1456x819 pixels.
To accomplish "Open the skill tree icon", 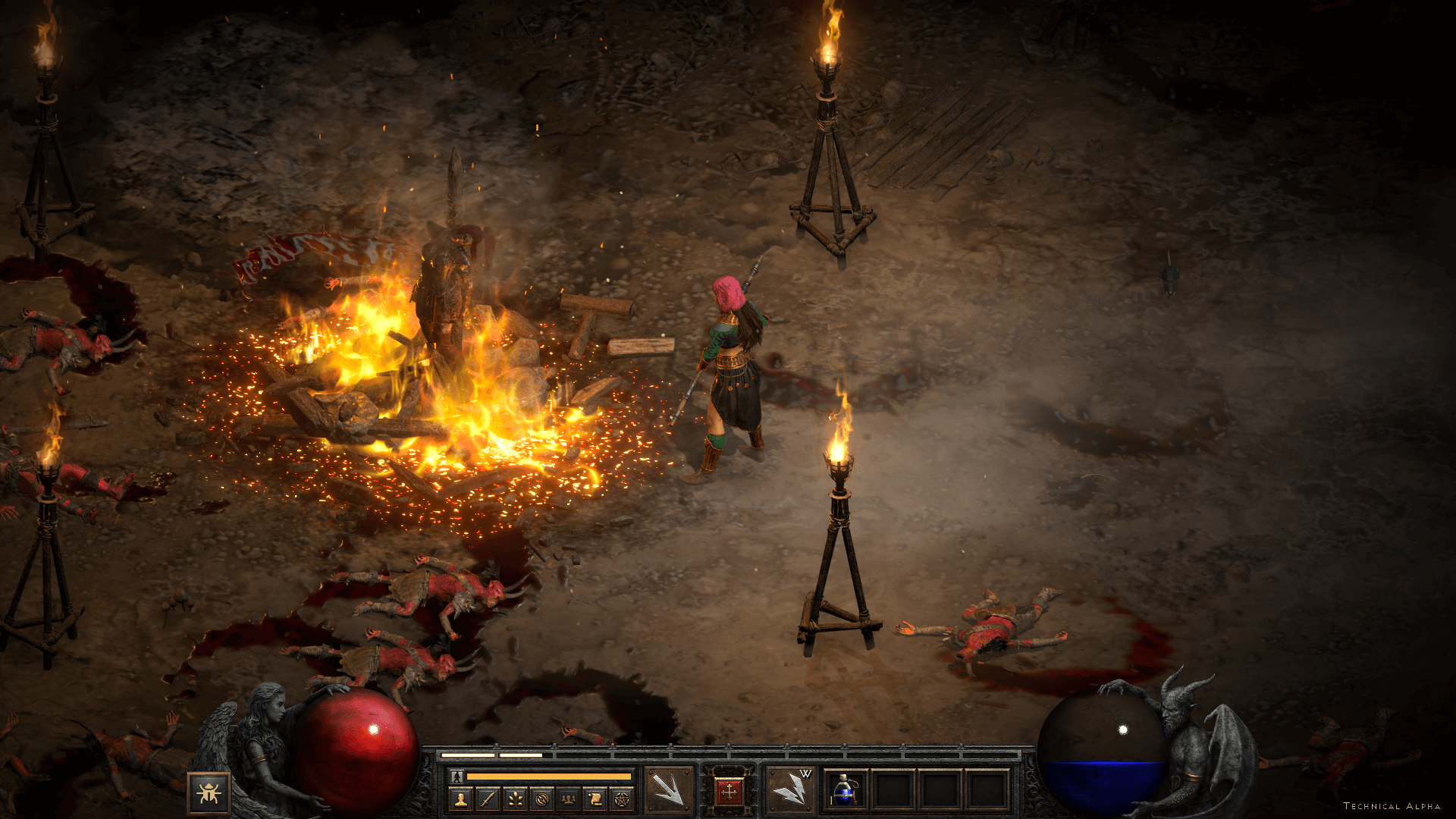I will click(x=515, y=799).
